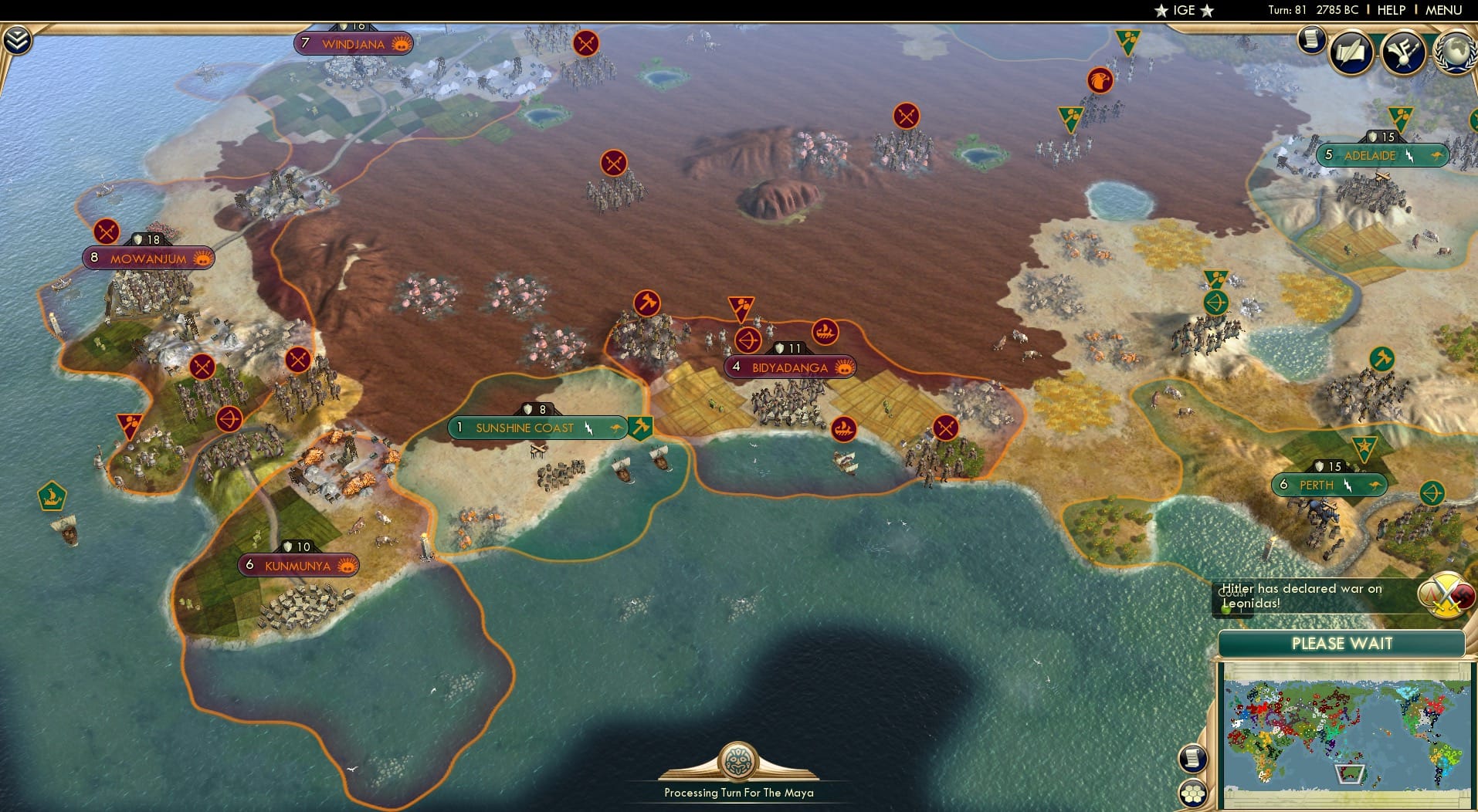This screenshot has width=1478, height=812.
Task: Click the scroll icon beside the minimap
Action: point(1194,758)
